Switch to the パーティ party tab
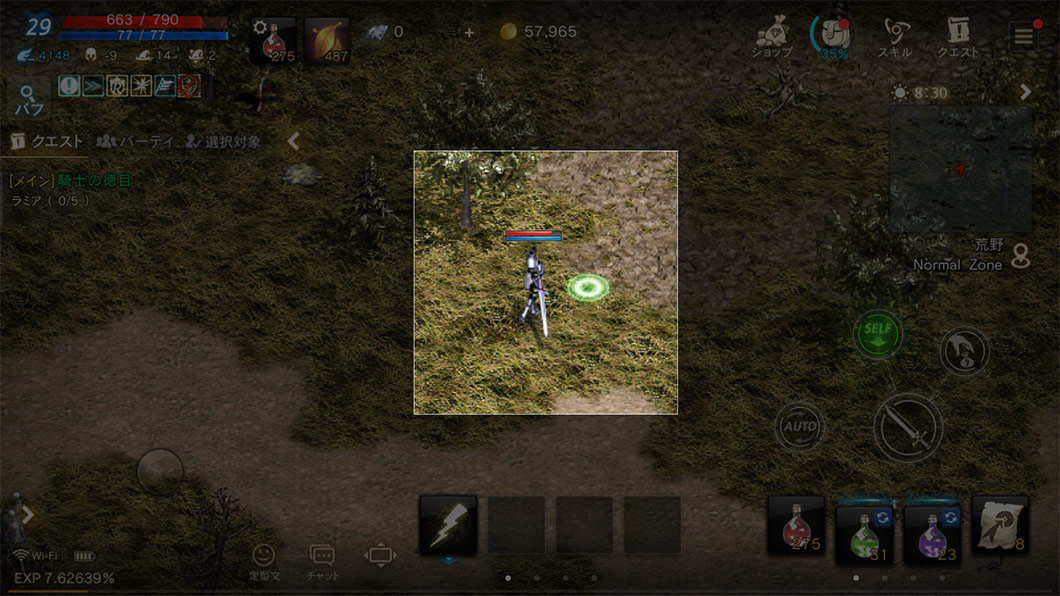This screenshot has width=1060, height=596. point(136,142)
